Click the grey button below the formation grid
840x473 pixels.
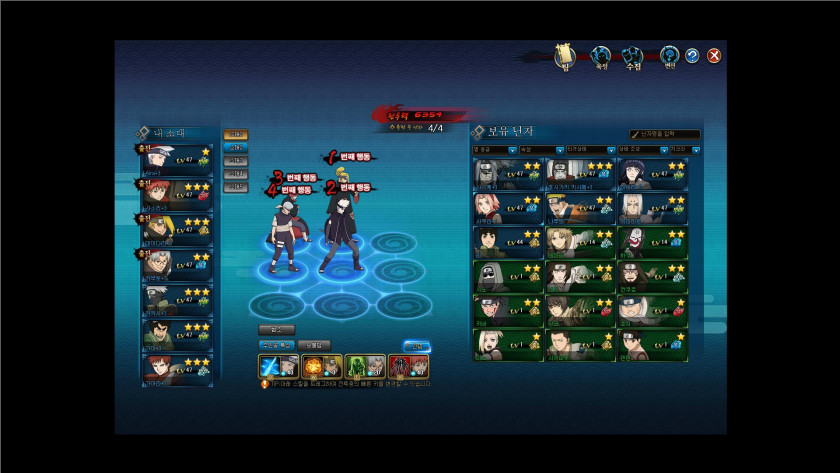[277, 329]
